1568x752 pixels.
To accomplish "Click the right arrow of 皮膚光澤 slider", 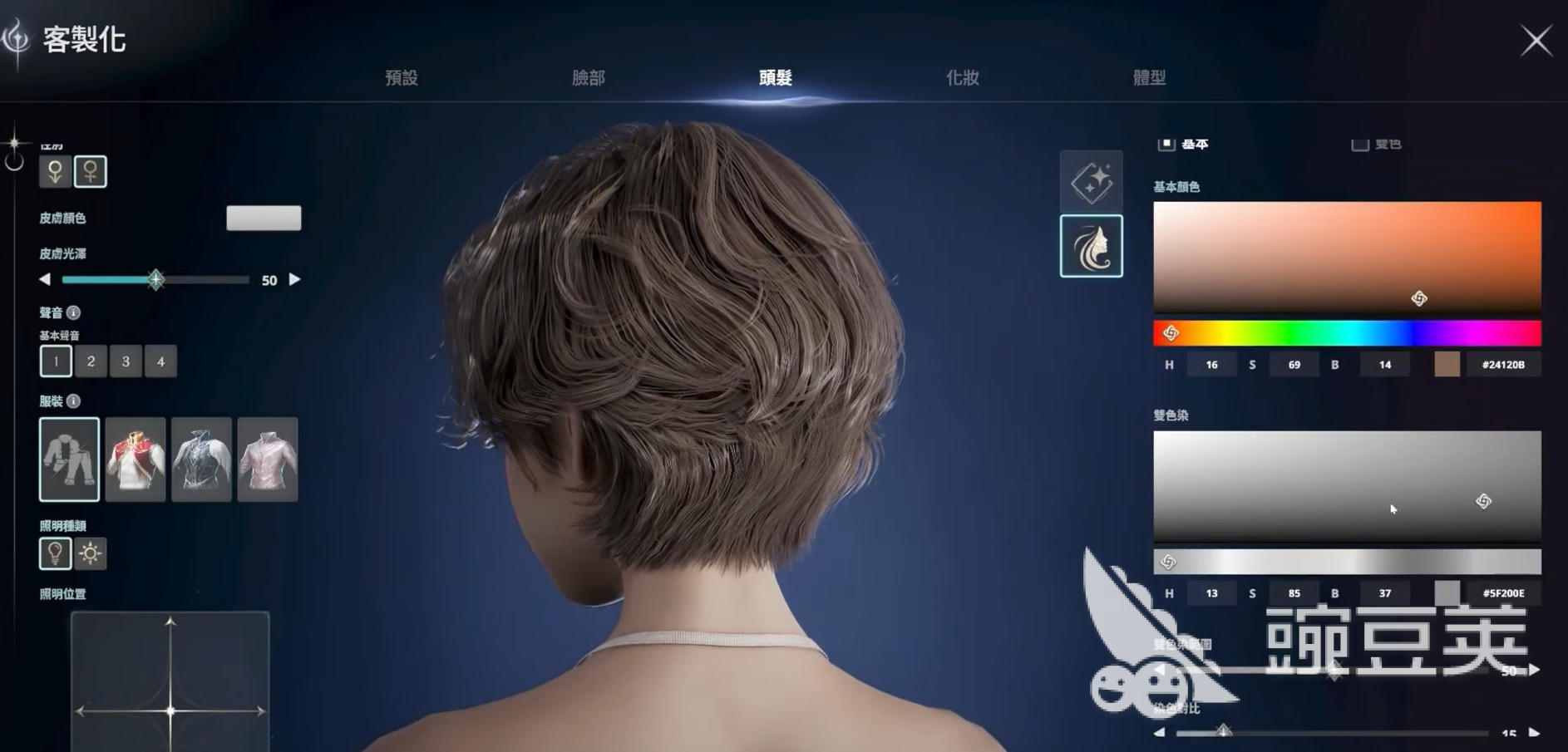I will click(x=295, y=280).
